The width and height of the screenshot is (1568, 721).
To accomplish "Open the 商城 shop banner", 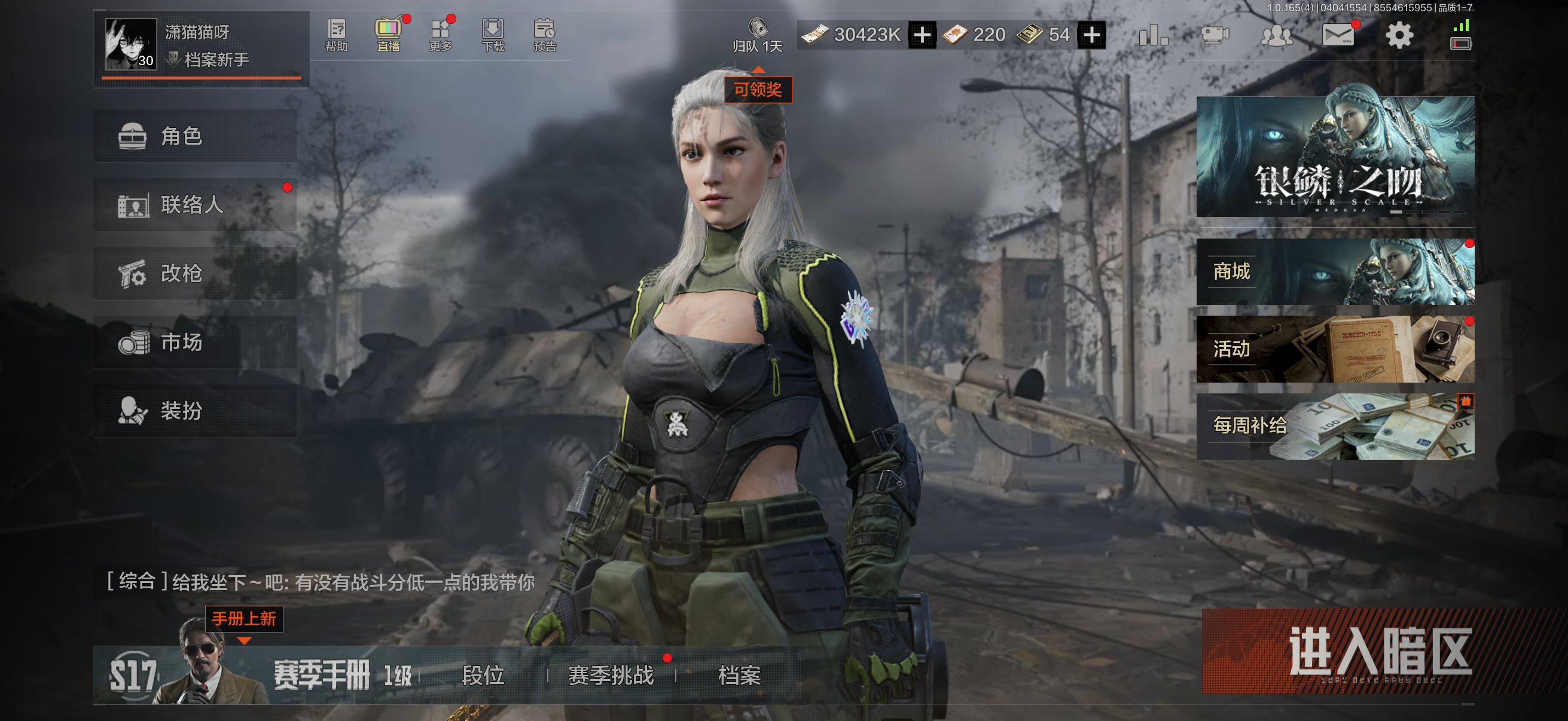I will pyautogui.click(x=1335, y=272).
